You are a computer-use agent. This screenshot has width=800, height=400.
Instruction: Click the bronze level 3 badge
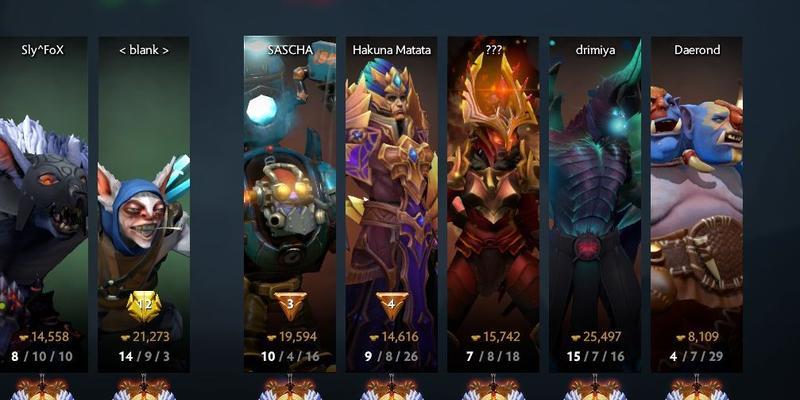[x=289, y=304]
